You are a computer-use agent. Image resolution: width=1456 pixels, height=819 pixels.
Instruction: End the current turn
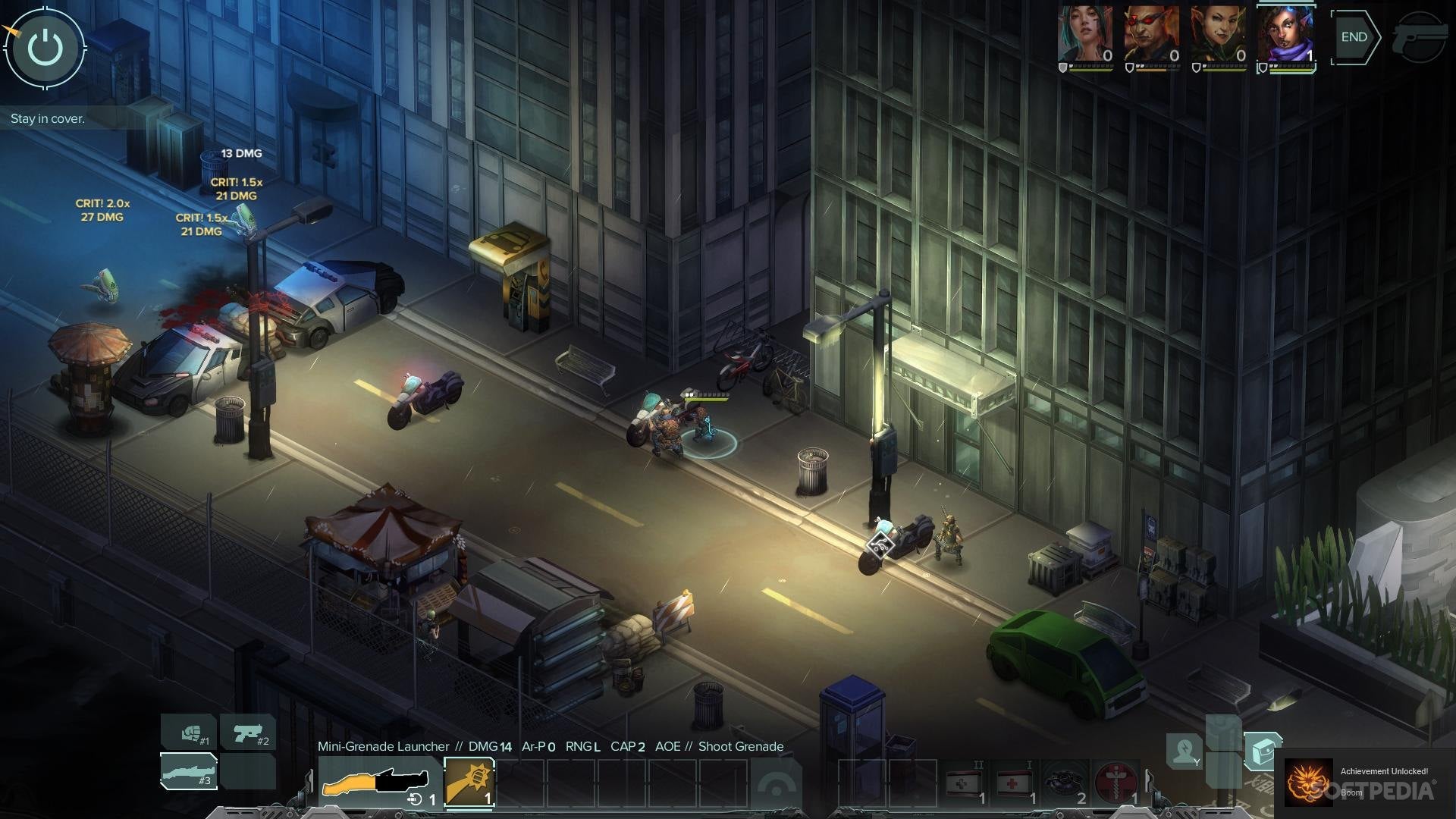coord(1354,37)
